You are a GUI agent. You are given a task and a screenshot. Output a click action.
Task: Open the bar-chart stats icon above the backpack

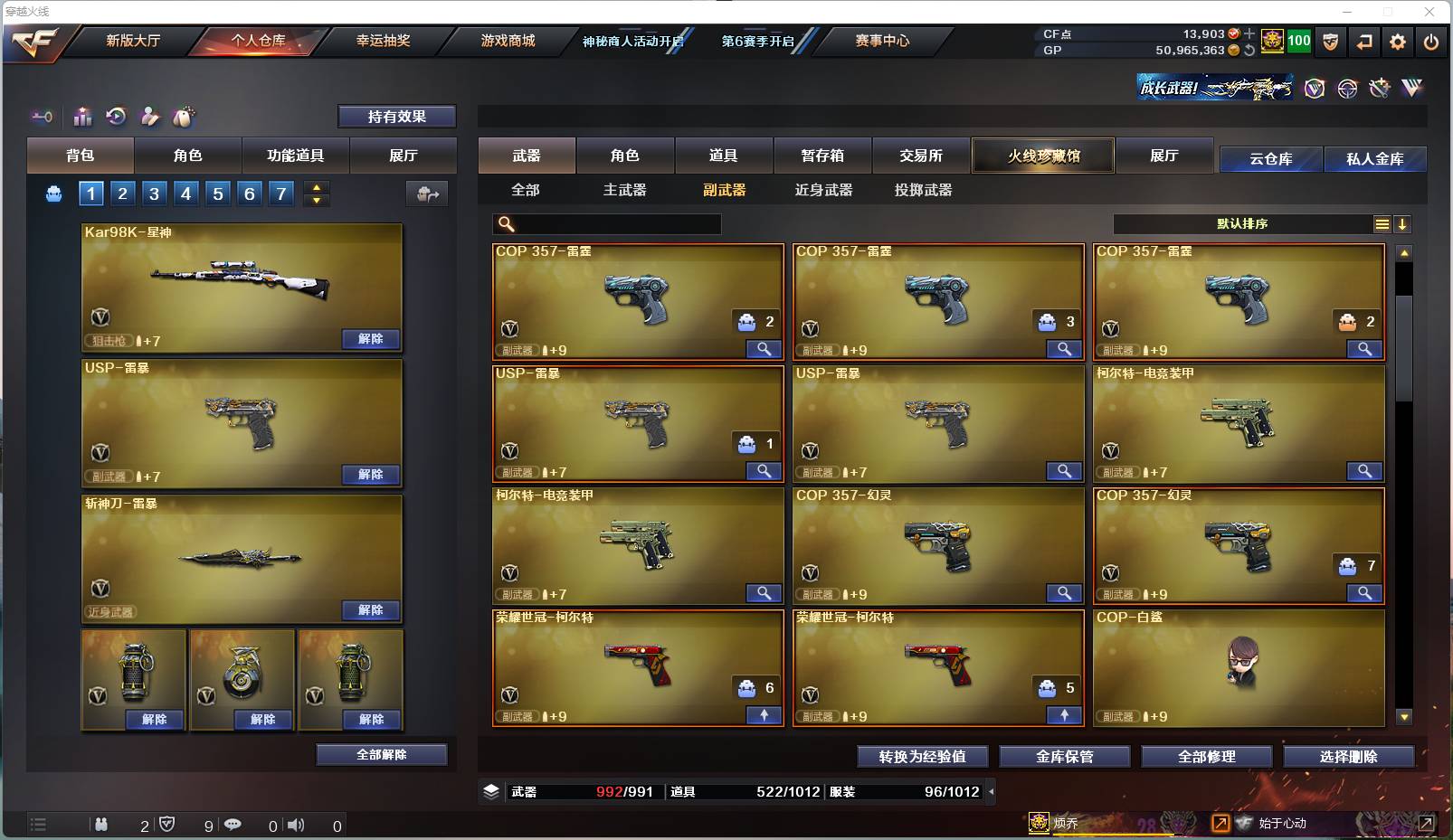tap(82, 117)
